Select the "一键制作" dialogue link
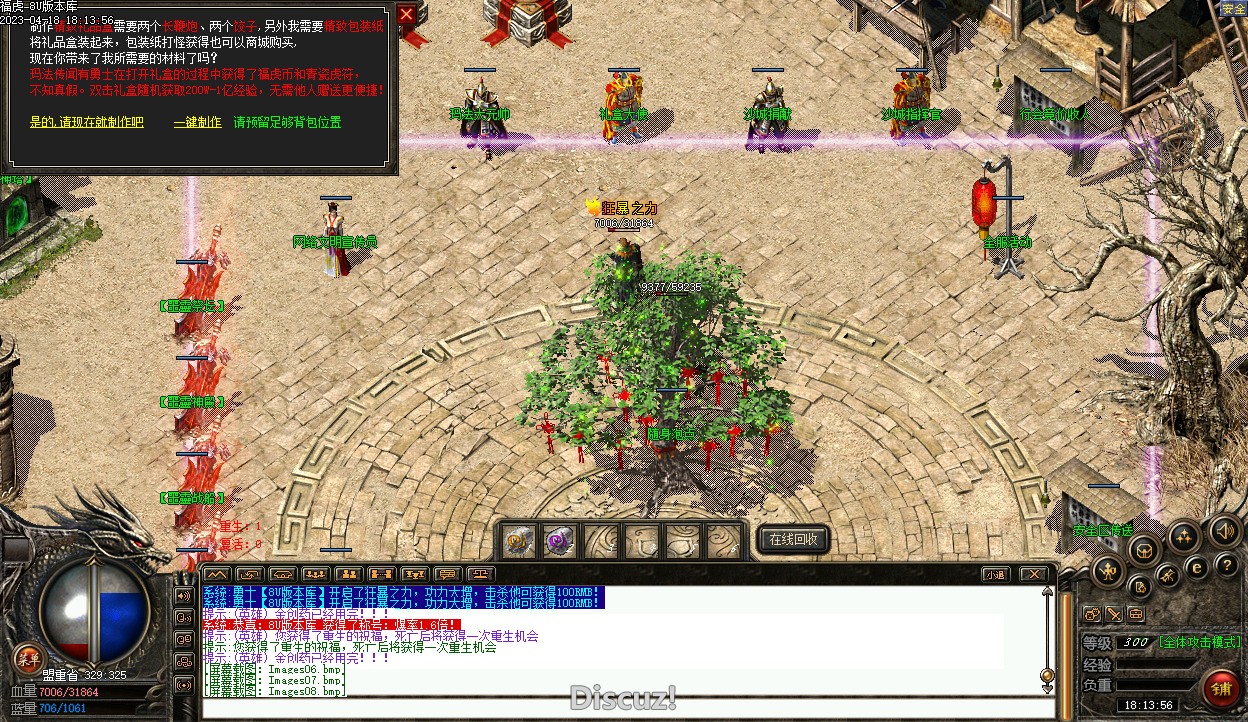 pos(197,122)
